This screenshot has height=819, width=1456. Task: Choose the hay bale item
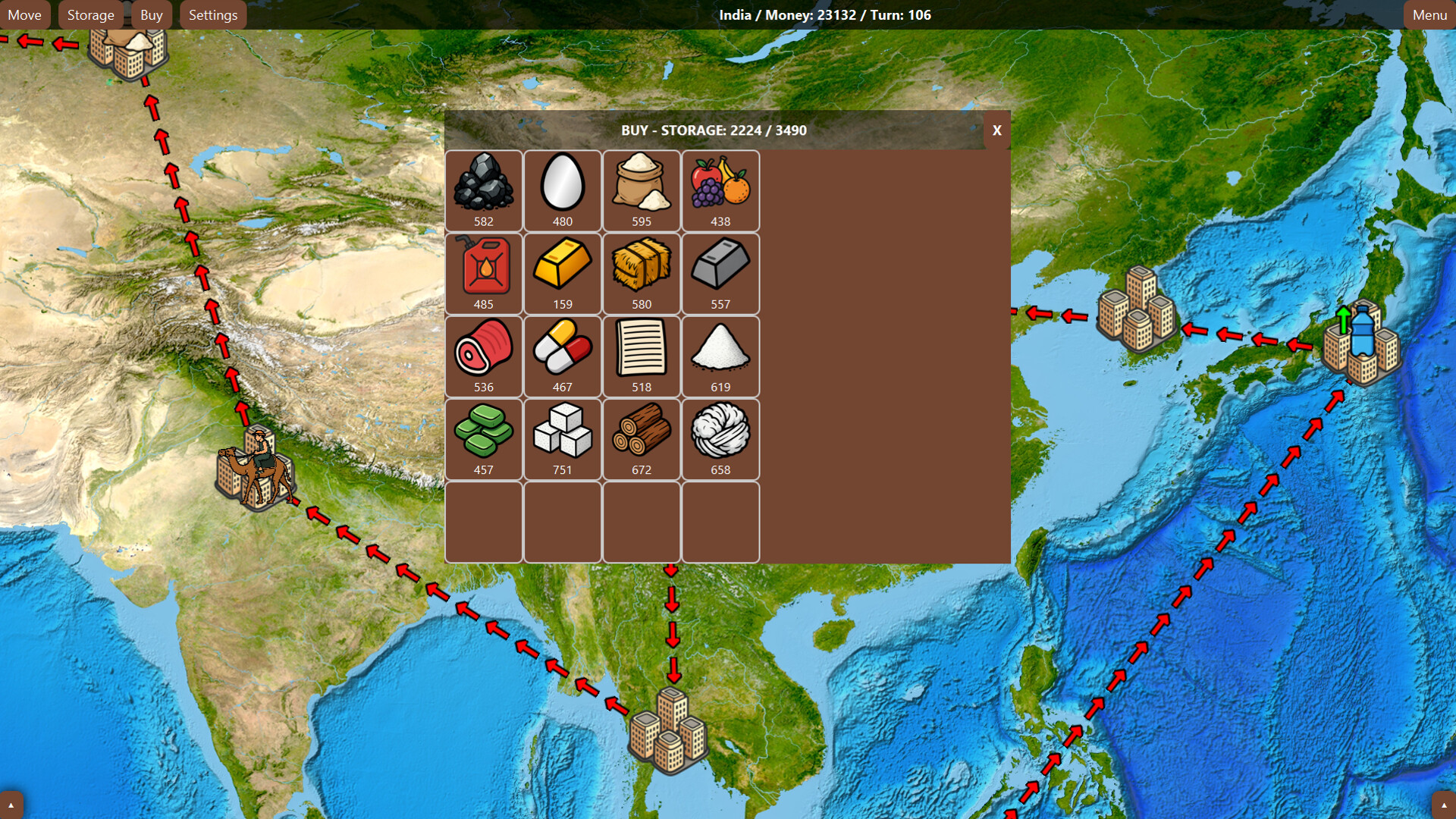642,271
